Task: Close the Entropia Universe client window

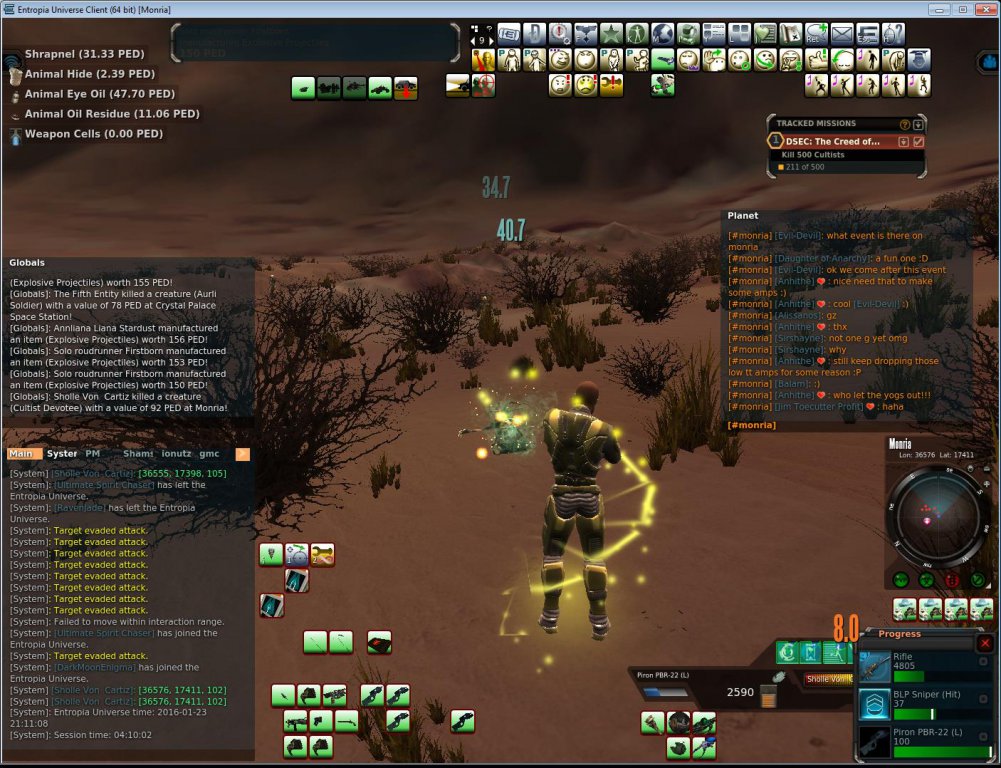Action: [x=983, y=9]
